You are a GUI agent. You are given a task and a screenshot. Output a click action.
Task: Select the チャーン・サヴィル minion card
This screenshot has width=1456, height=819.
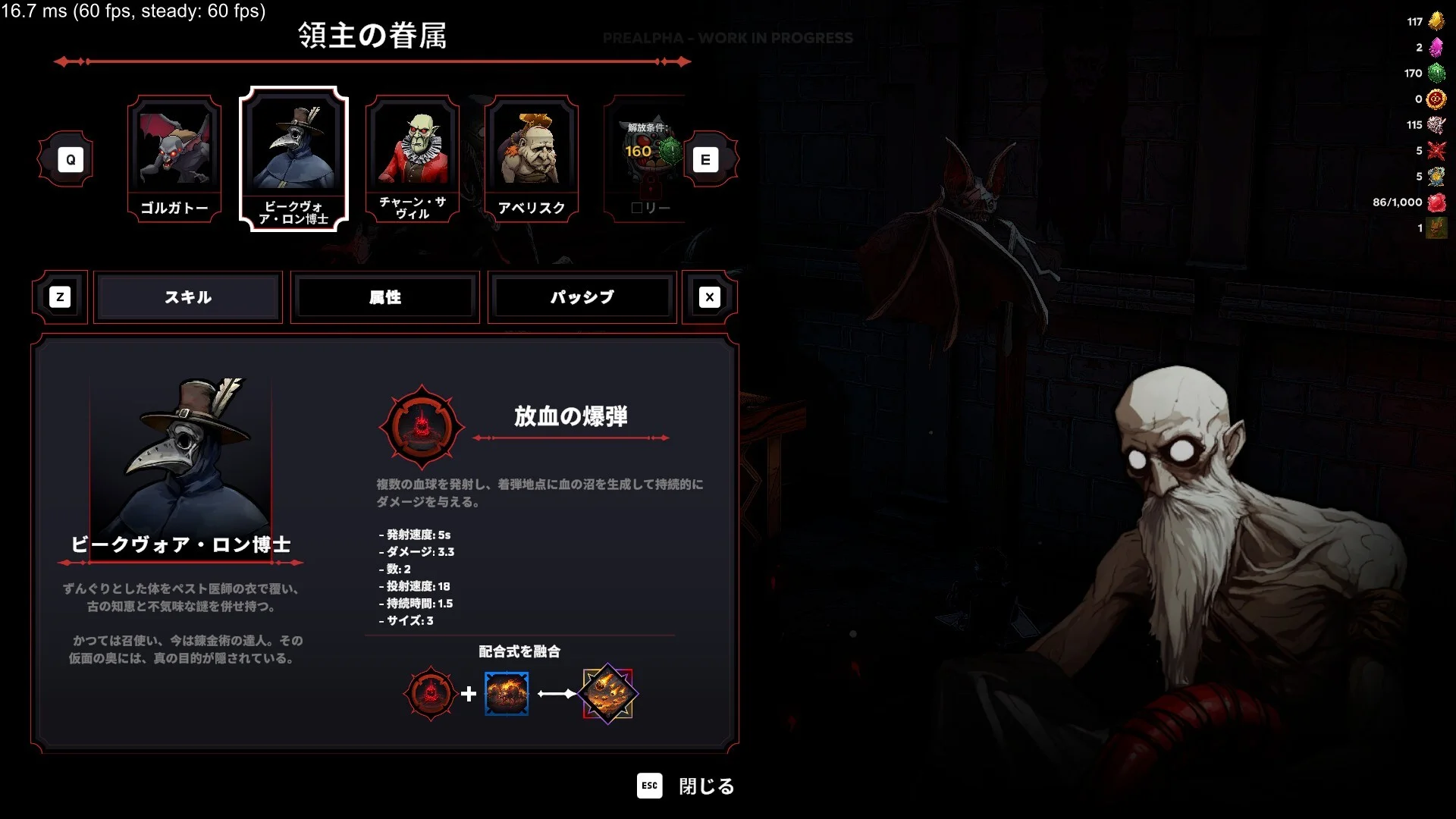413,159
